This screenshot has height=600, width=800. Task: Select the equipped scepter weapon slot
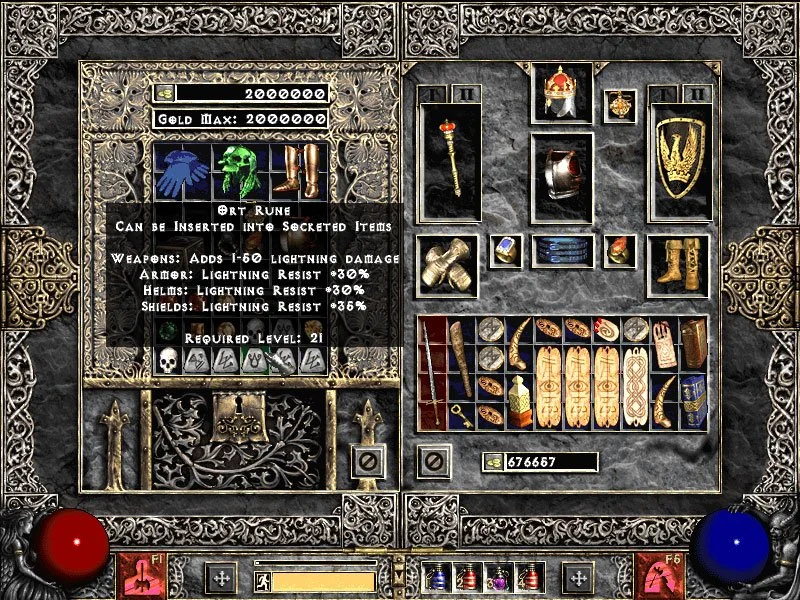(x=449, y=161)
